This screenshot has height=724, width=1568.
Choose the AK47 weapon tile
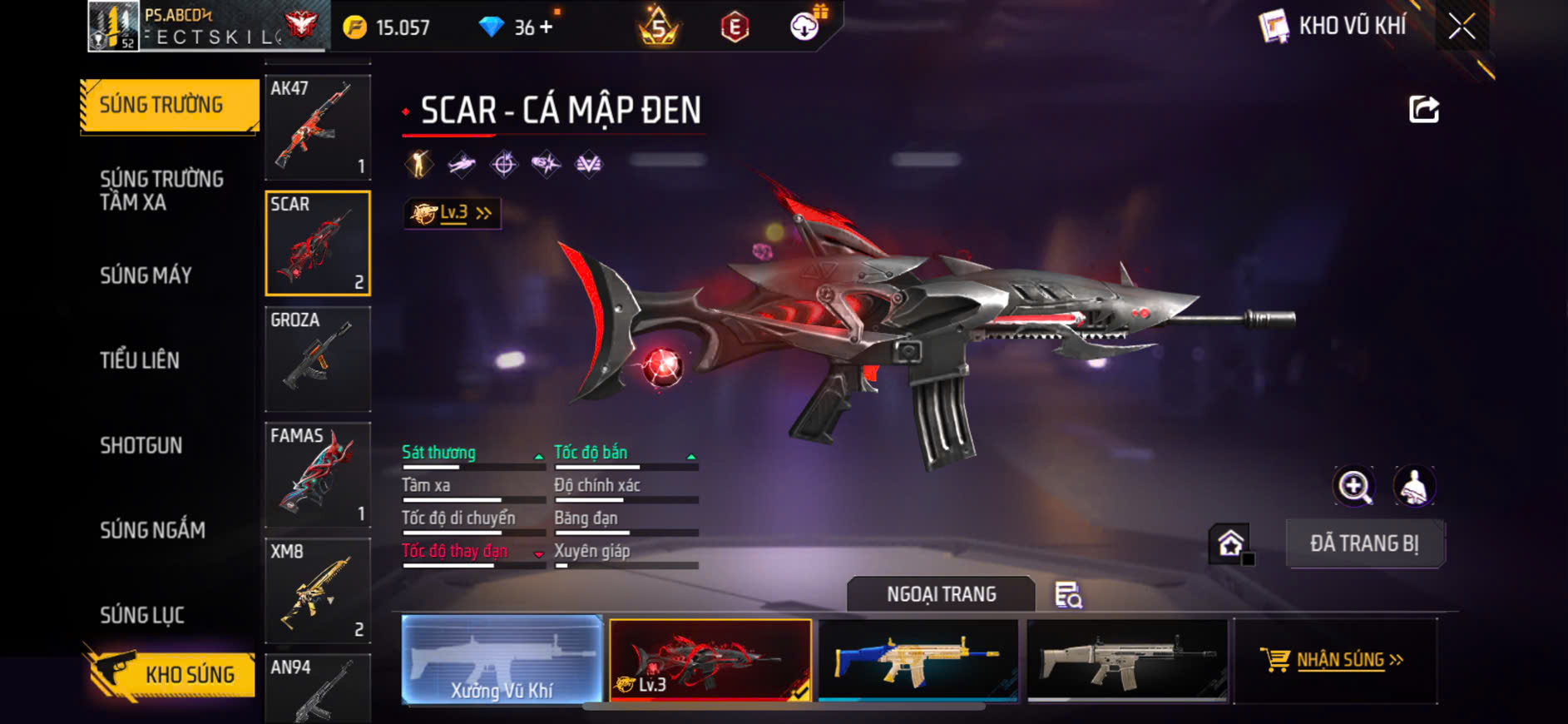point(318,127)
